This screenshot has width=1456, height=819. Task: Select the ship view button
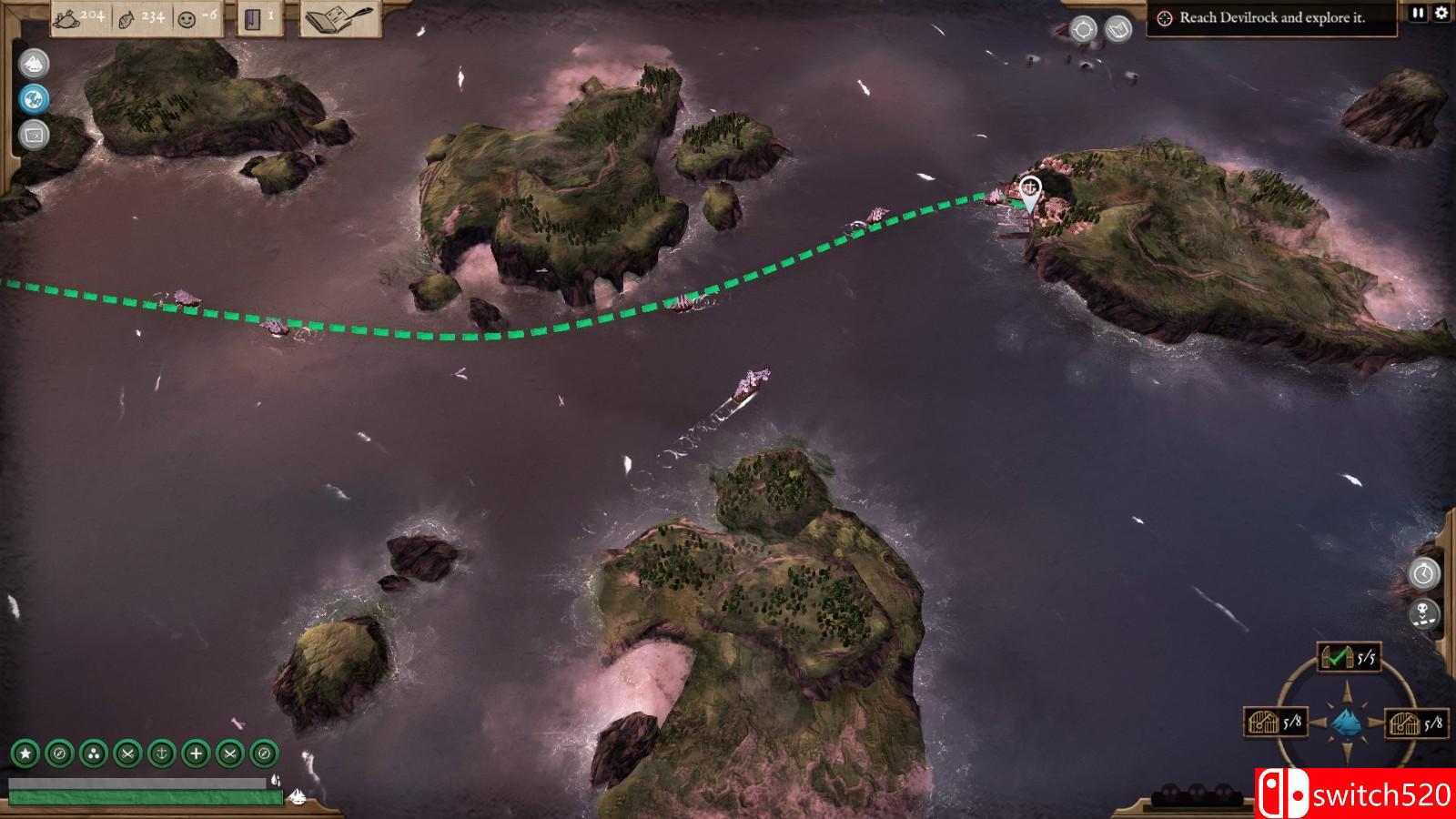[x=34, y=64]
